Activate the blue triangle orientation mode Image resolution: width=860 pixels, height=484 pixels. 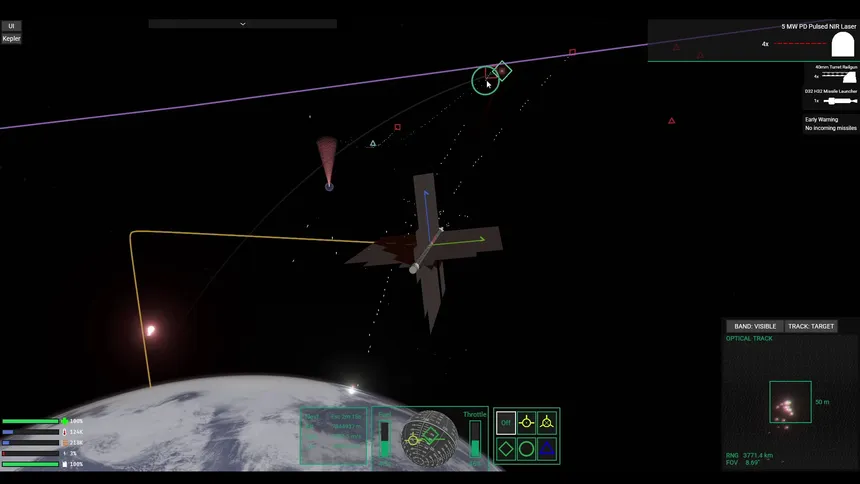546,449
